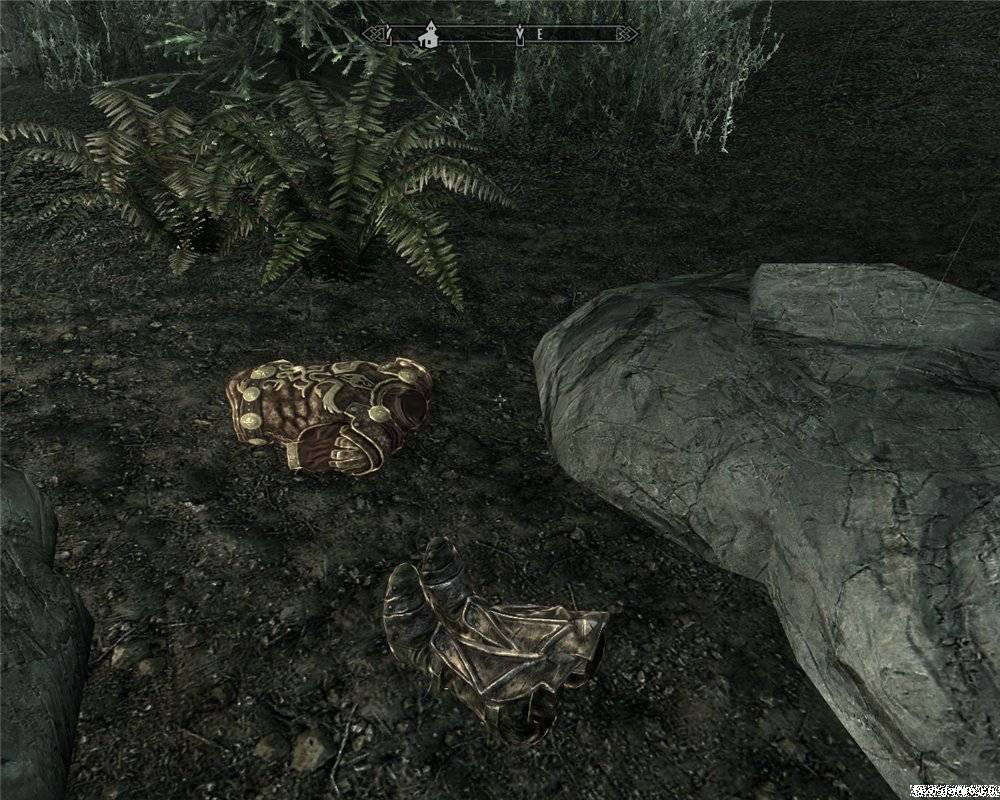This screenshot has height=800, width=1000.
Task: Click the house location marker on the compass
Action: tap(430, 35)
